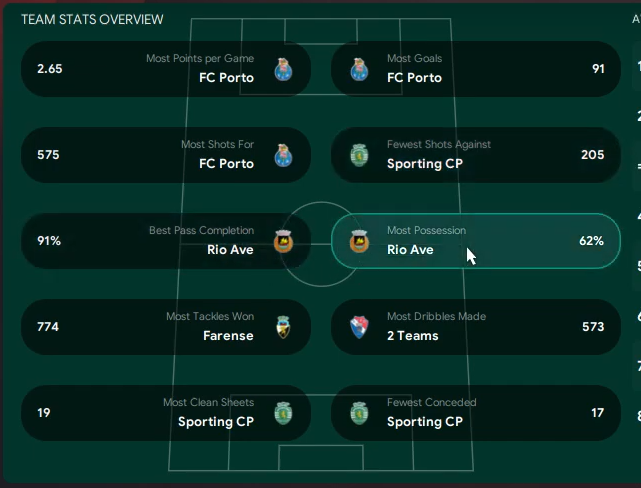
Task: Show the Most Dribbles Made card
Action: [475, 327]
